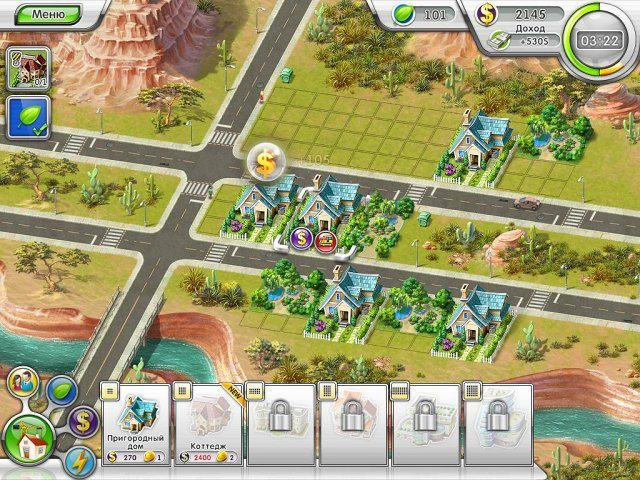Click the purple dollar button under the house
The image size is (640, 480).
point(301,238)
